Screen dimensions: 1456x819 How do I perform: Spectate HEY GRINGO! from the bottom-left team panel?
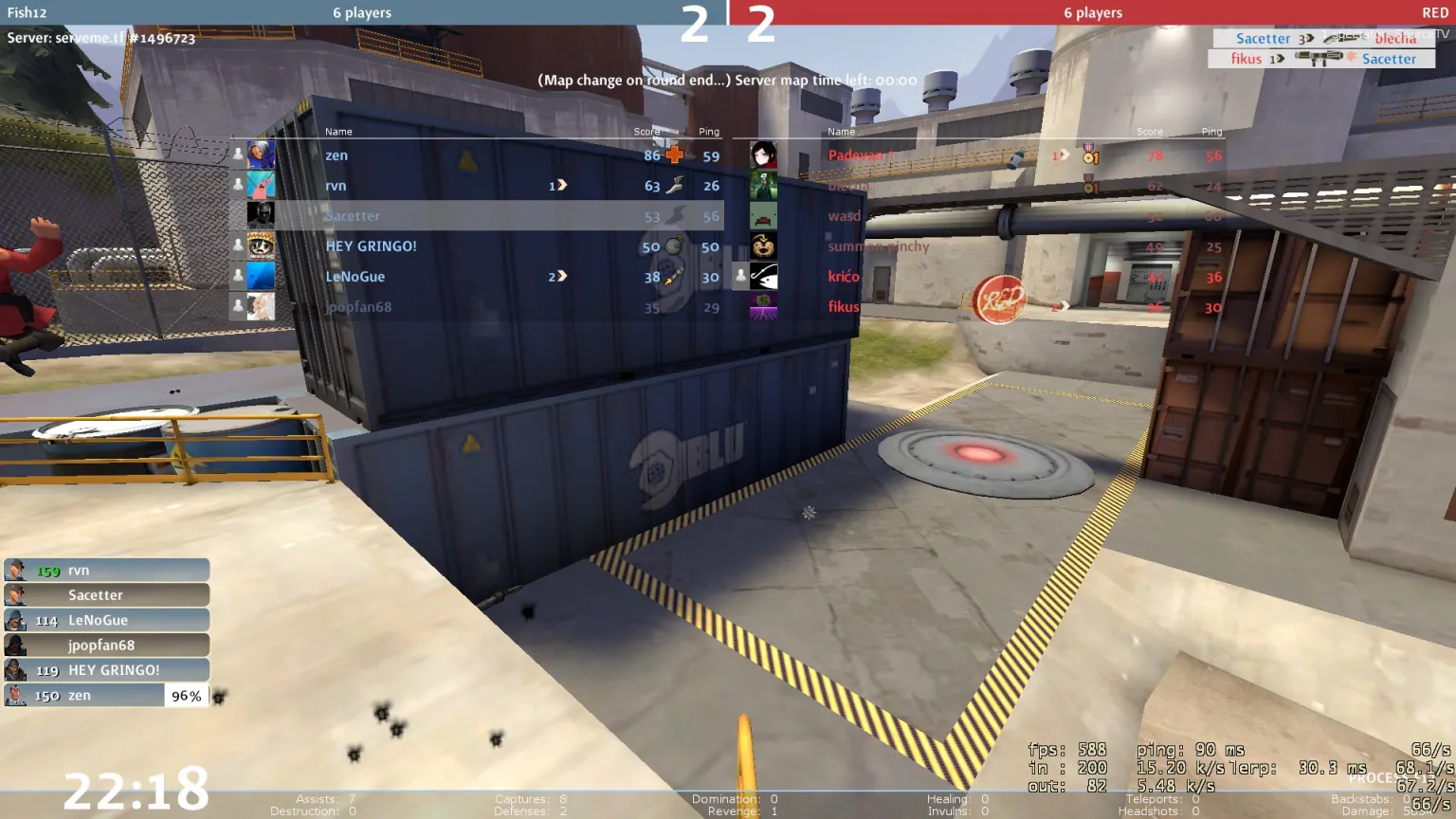(106, 670)
